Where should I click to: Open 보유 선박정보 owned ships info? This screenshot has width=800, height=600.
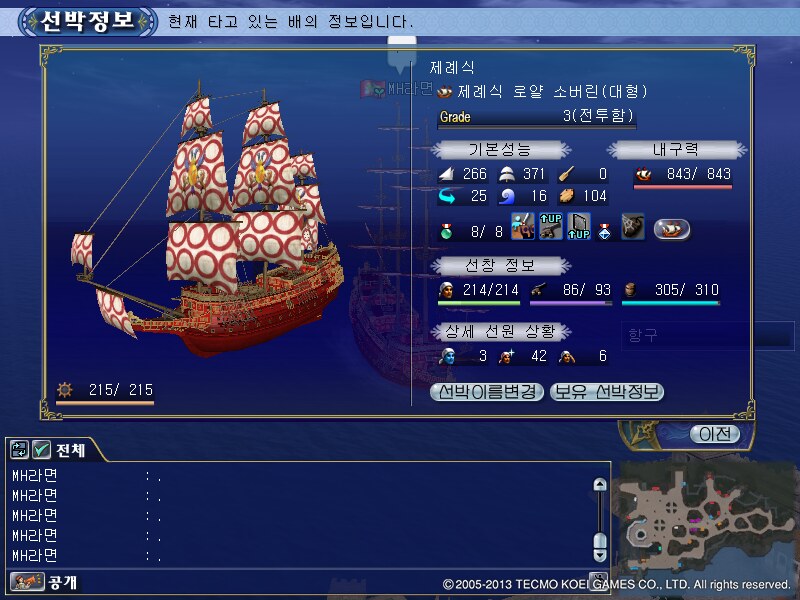(x=607, y=392)
